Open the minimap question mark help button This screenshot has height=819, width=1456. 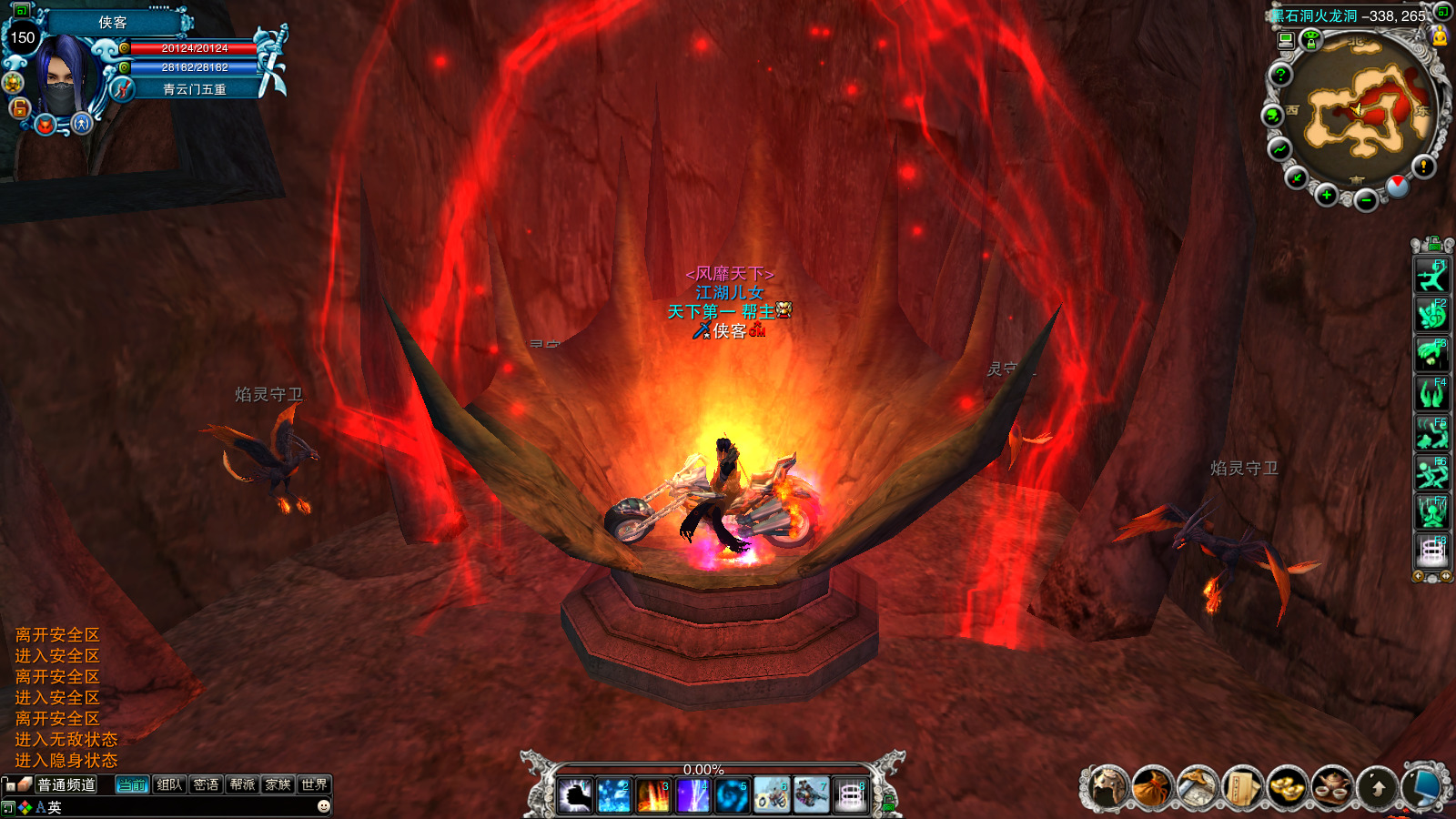tap(1280, 75)
